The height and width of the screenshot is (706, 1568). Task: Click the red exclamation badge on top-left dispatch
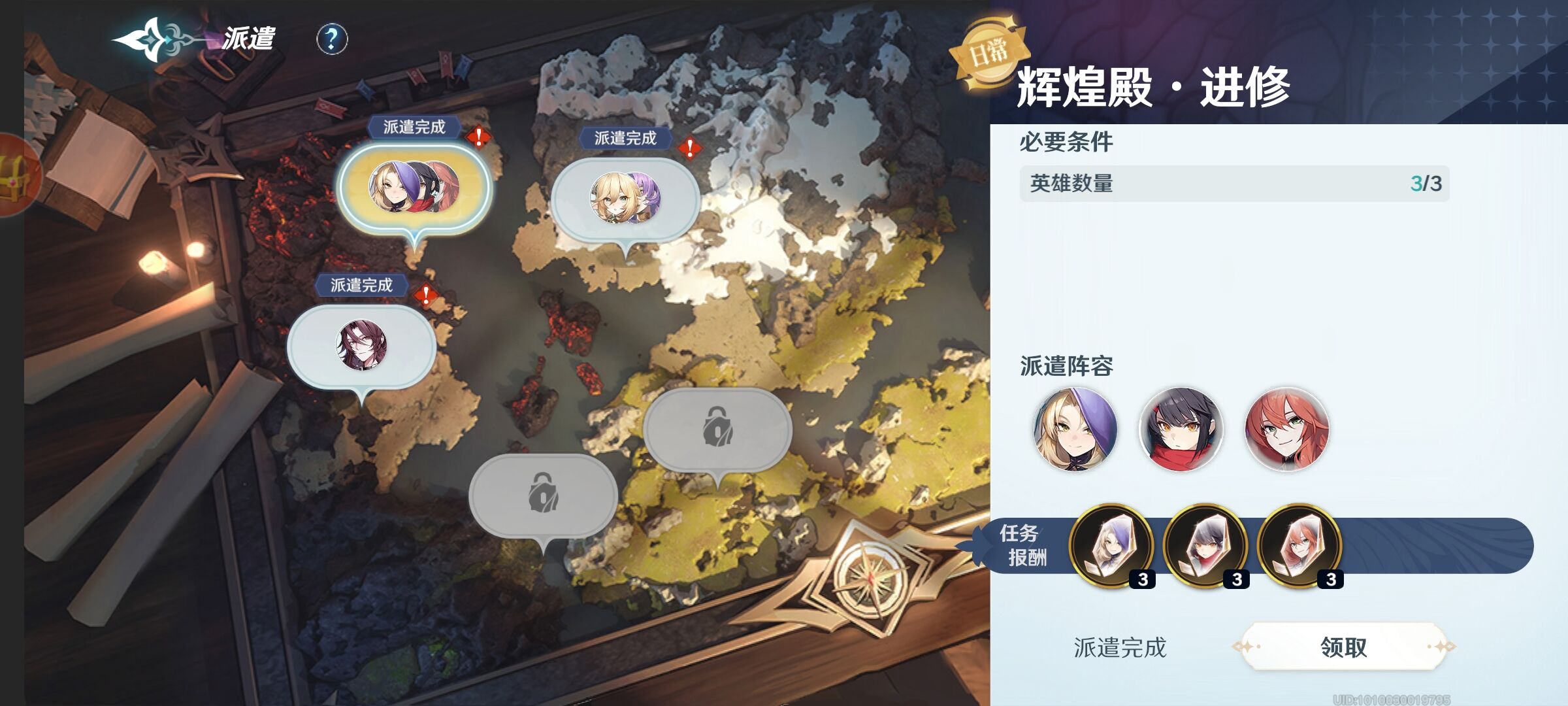tap(478, 138)
